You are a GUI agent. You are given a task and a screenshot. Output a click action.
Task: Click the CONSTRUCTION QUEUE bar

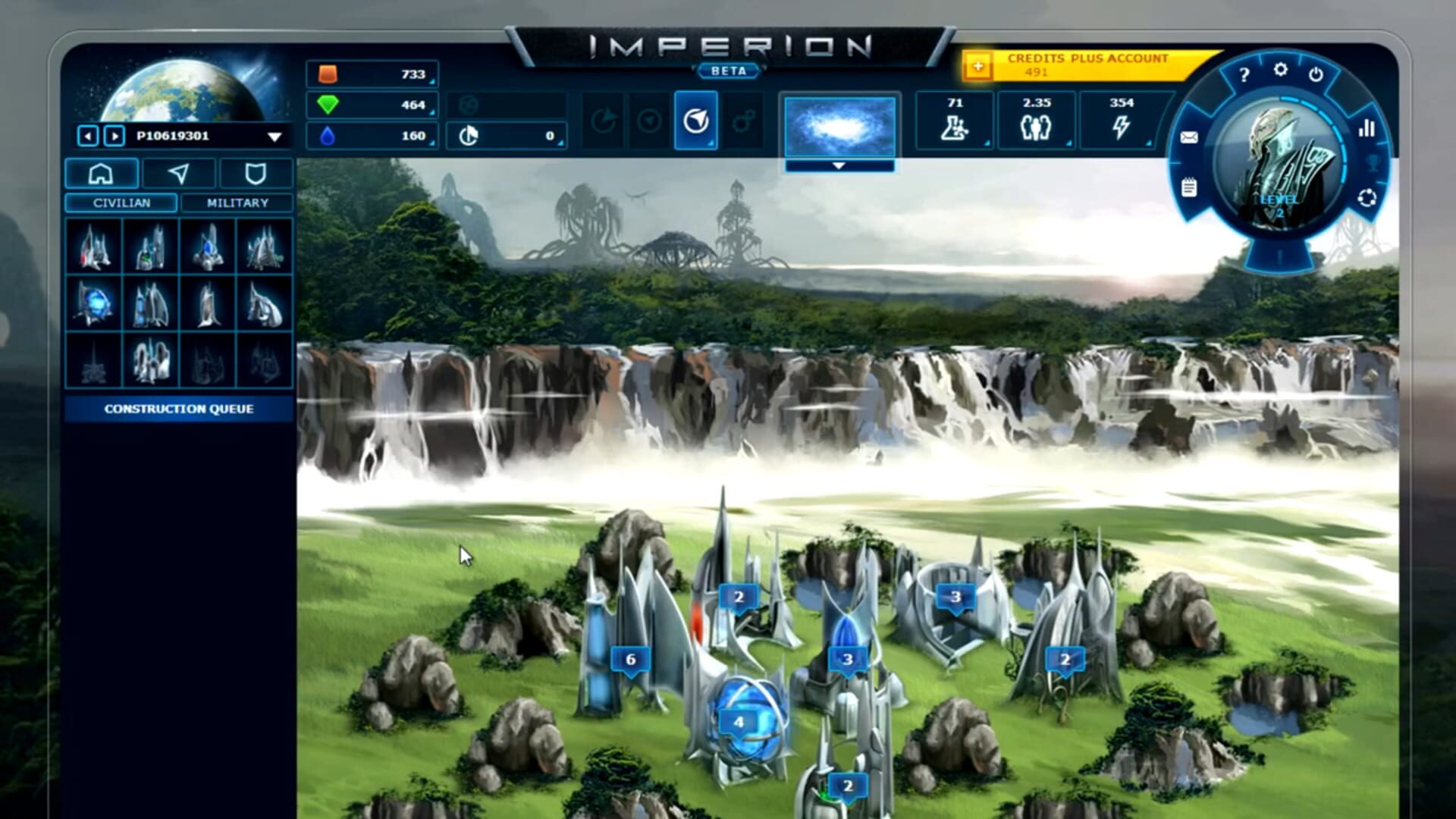click(179, 408)
